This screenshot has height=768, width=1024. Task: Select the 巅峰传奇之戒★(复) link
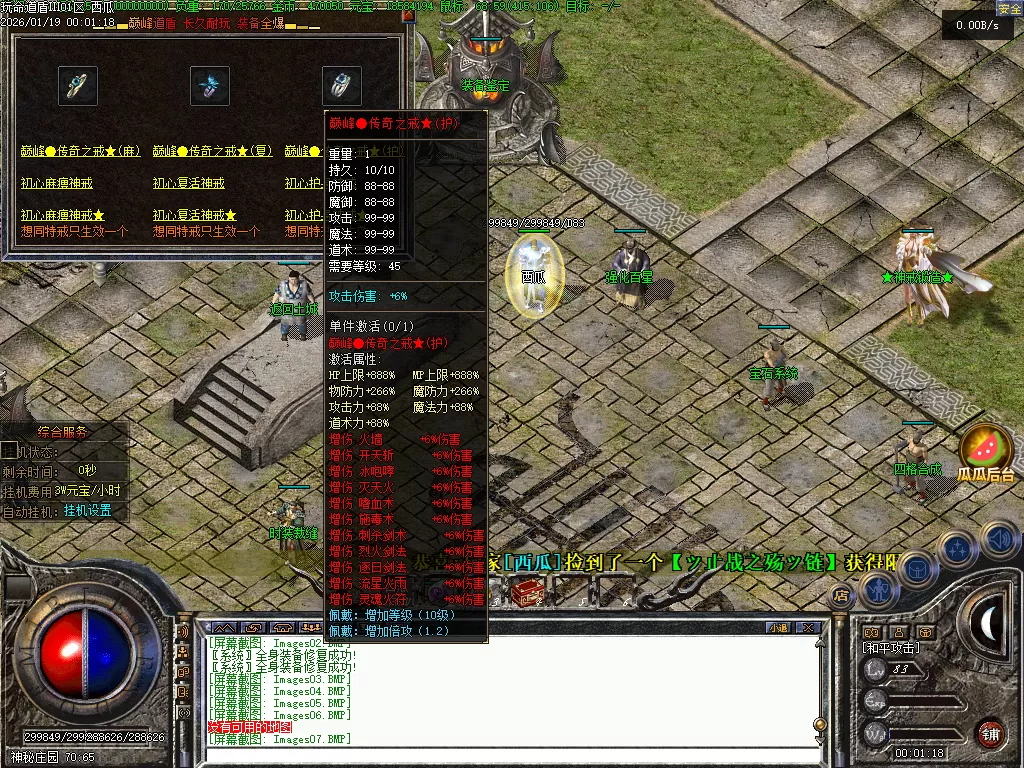(x=213, y=151)
